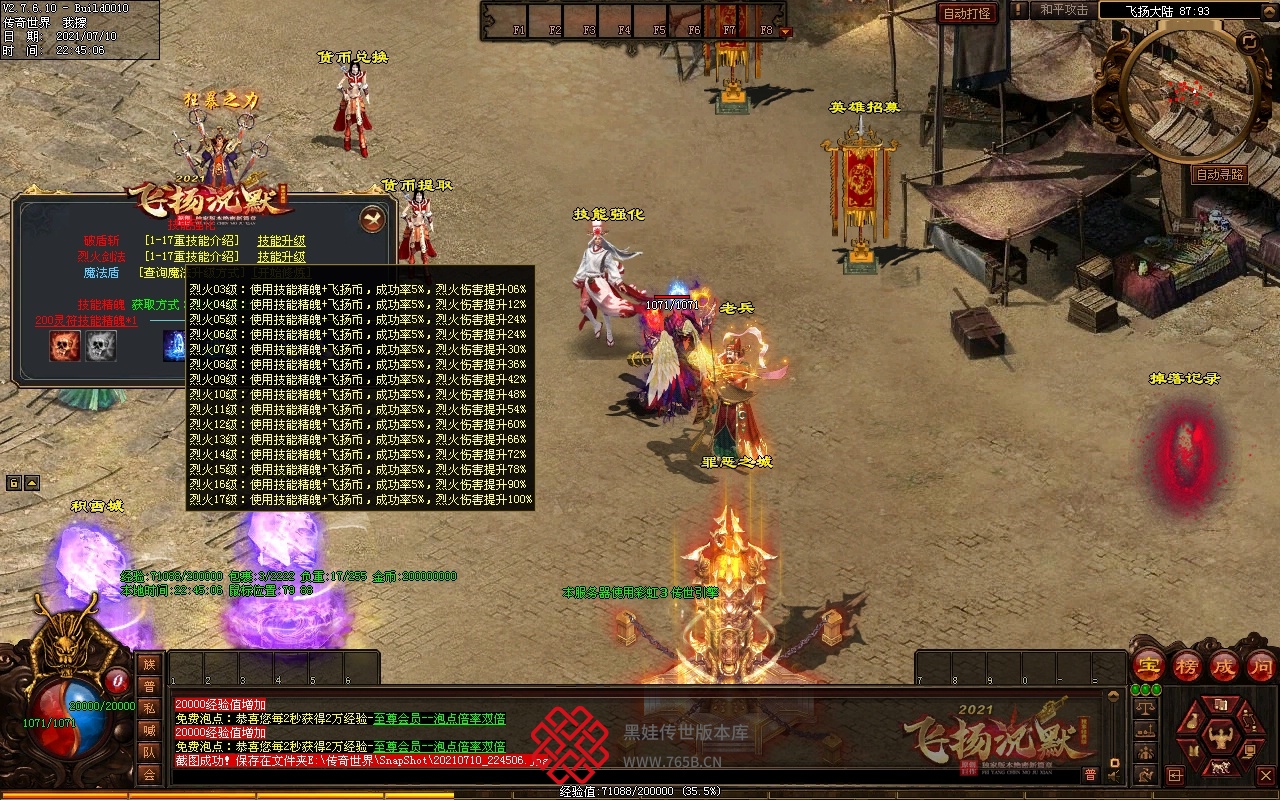Select the 喊 shout chat channel

tap(149, 730)
